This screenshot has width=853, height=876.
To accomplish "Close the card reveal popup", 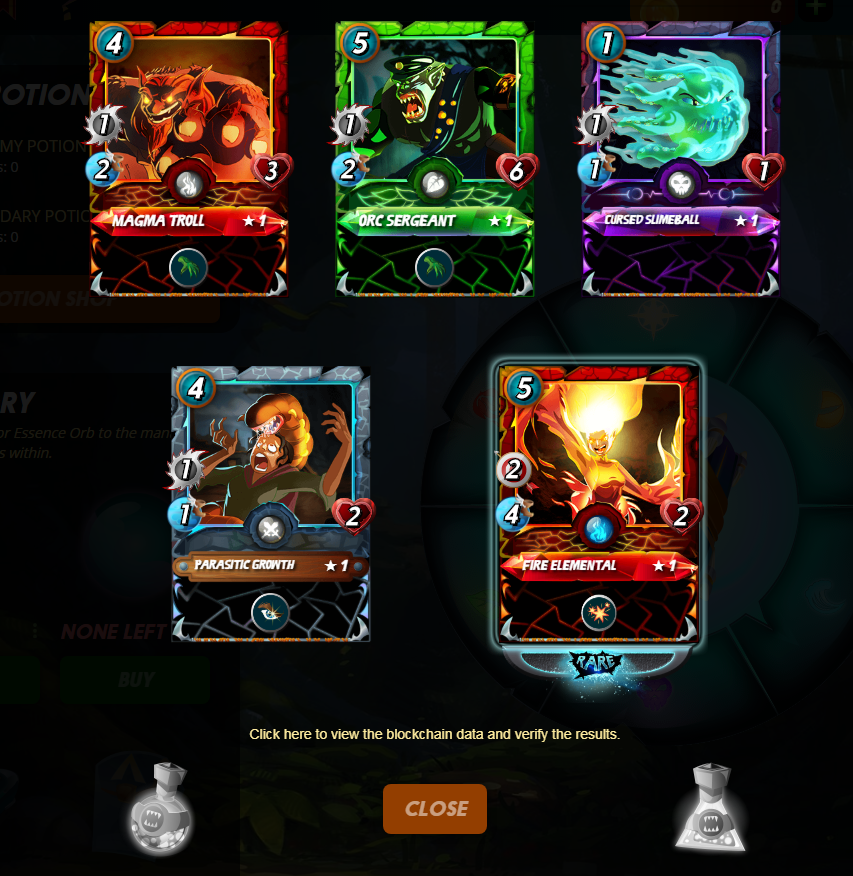I will coord(434,808).
